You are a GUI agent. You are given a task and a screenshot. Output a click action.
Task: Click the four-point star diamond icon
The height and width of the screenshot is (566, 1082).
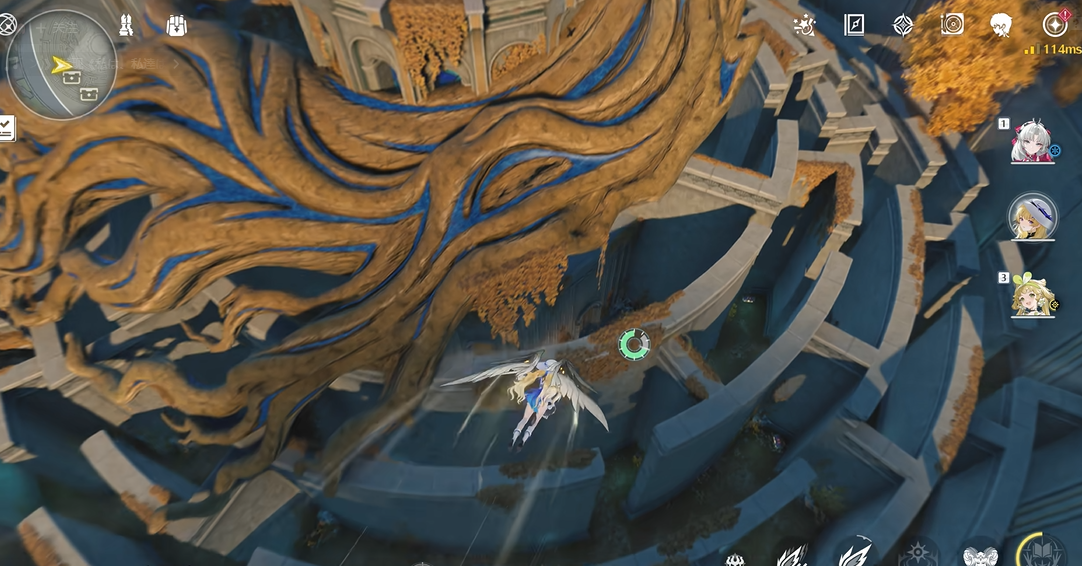click(903, 25)
